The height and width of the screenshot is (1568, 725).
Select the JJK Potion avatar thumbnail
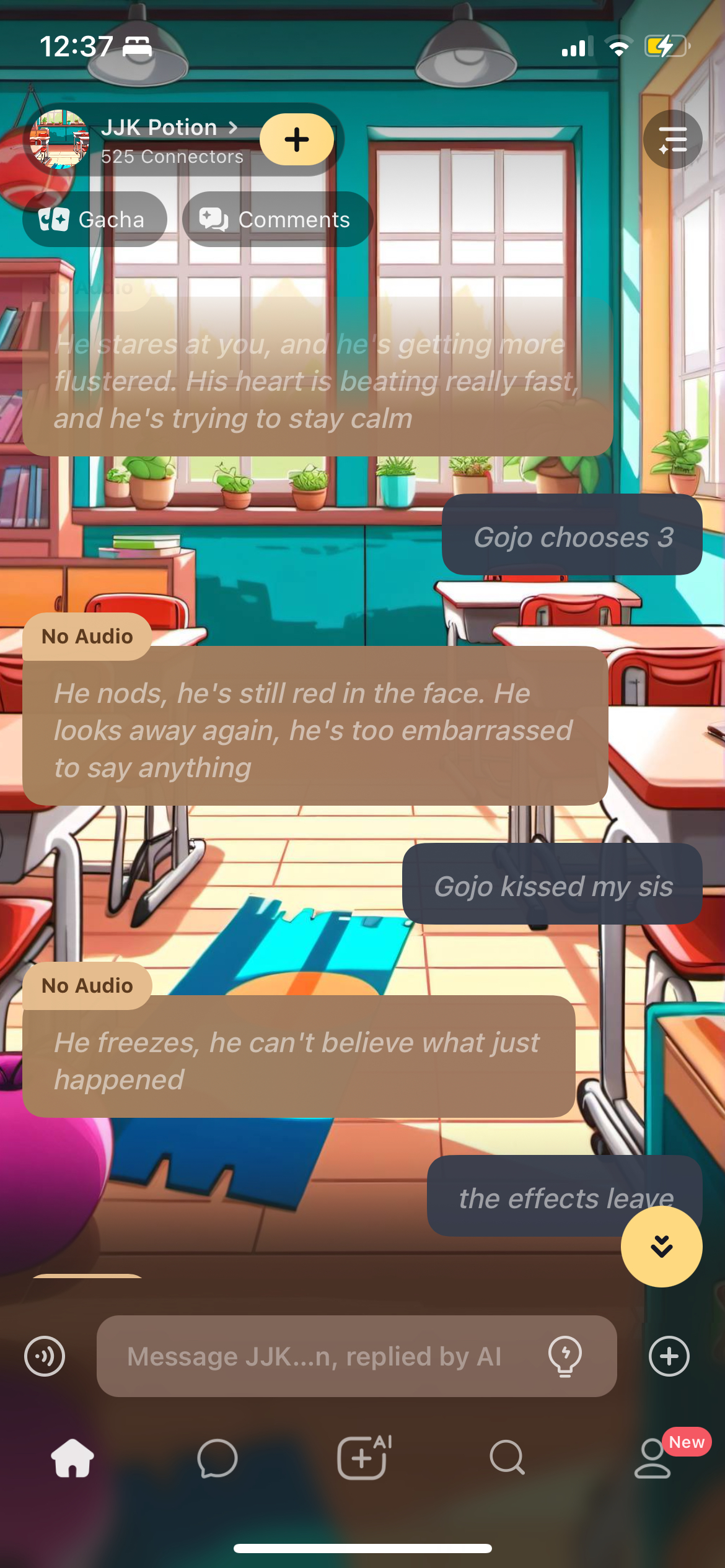59,139
